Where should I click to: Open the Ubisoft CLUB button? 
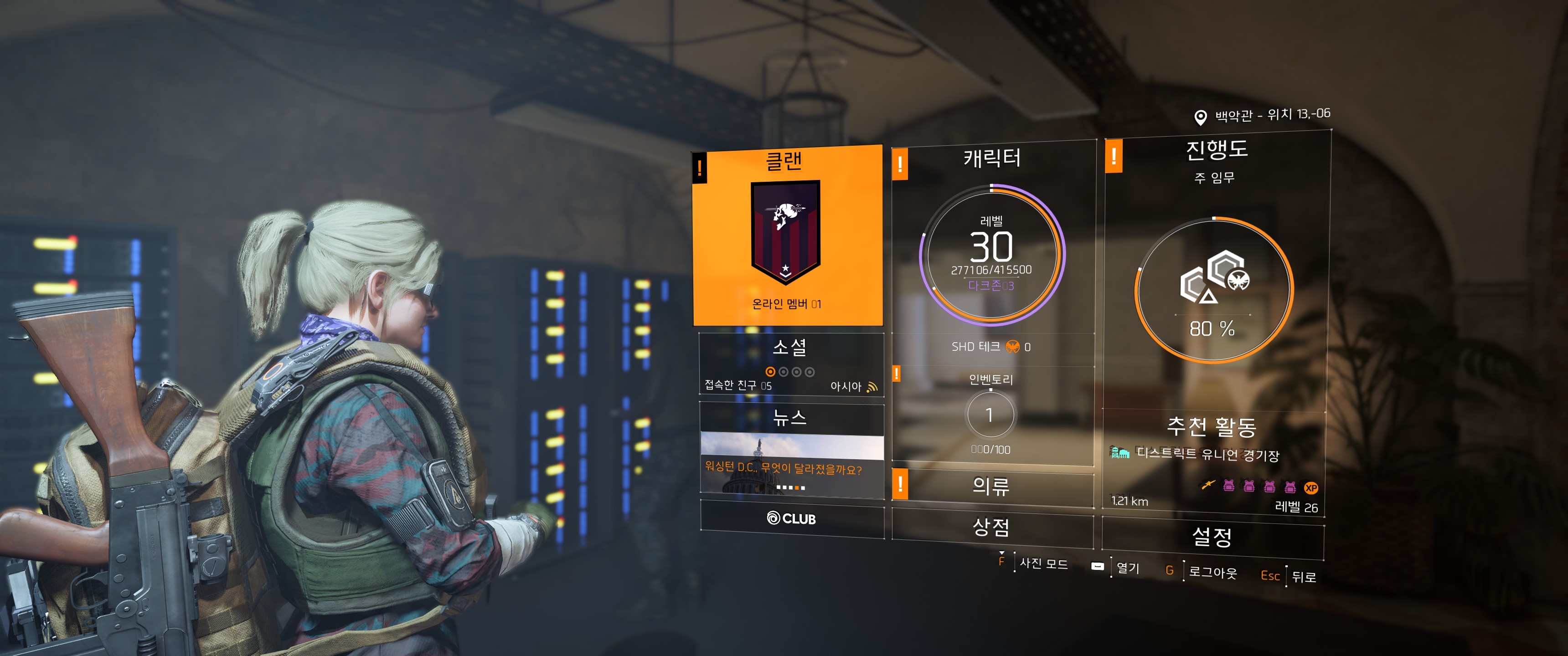791,518
